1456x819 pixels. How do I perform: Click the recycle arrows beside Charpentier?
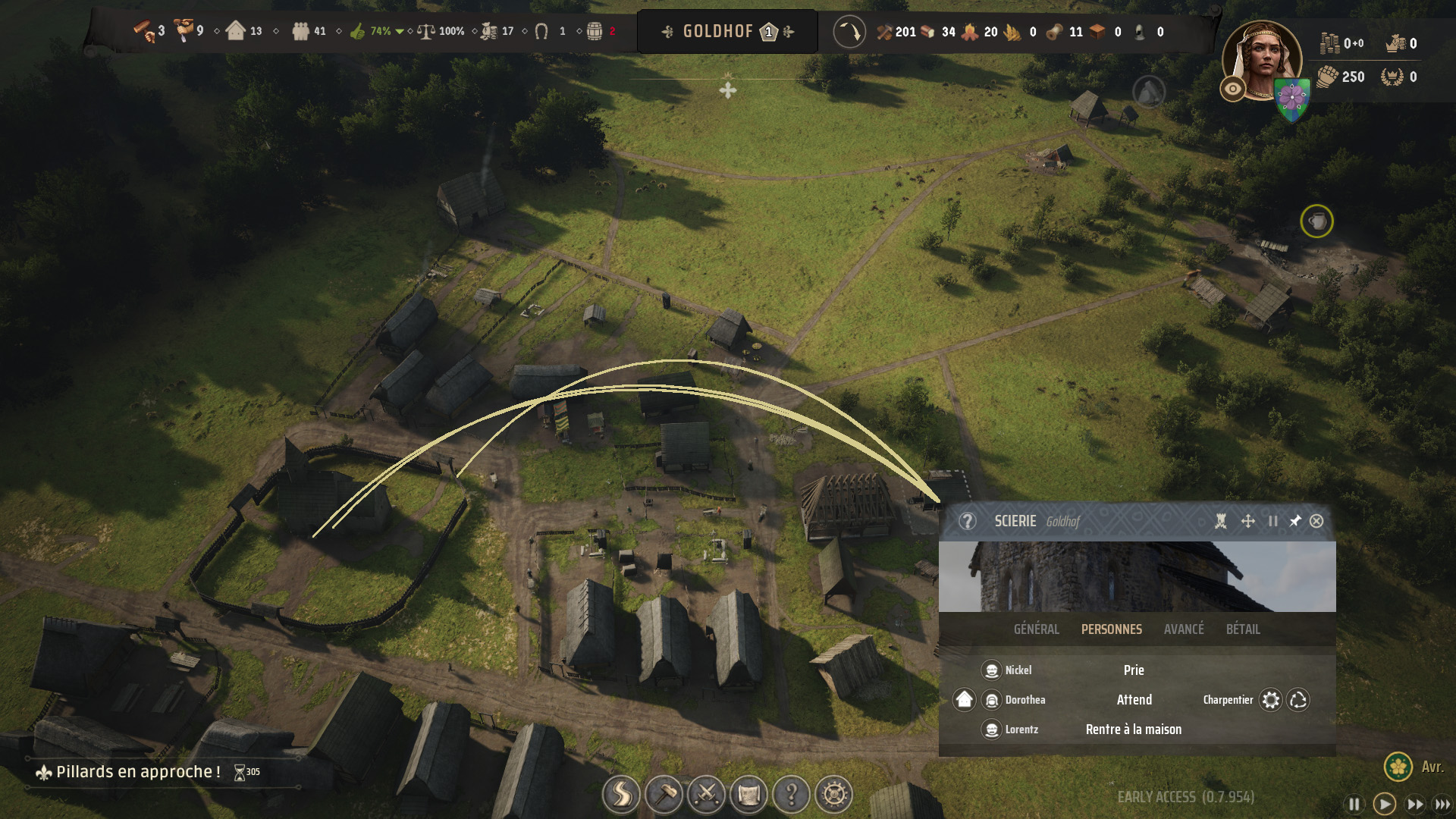point(1298,700)
